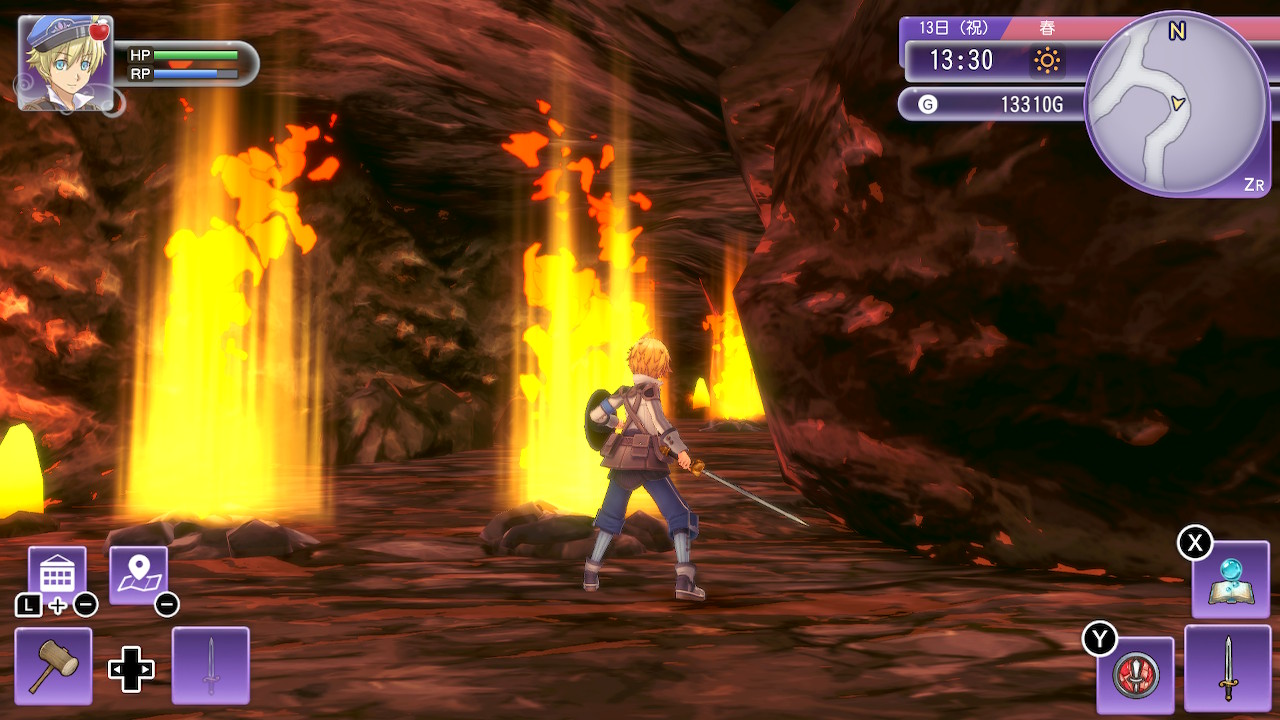The width and height of the screenshot is (1280, 720).
Task: Click the circular minimap
Action: pos(1177,103)
